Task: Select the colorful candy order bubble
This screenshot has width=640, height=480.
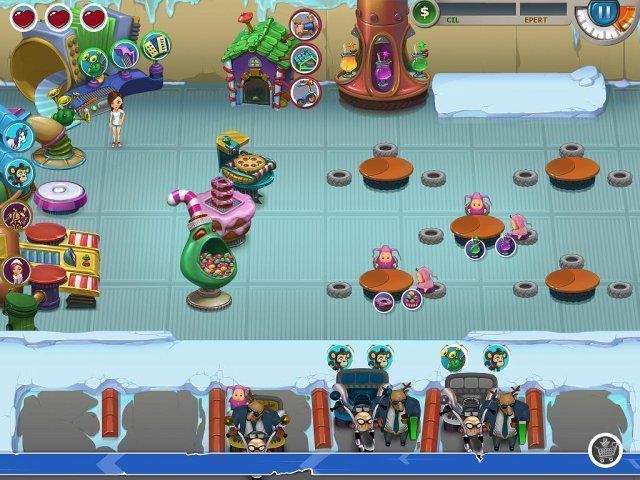Action: tap(411, 298)
